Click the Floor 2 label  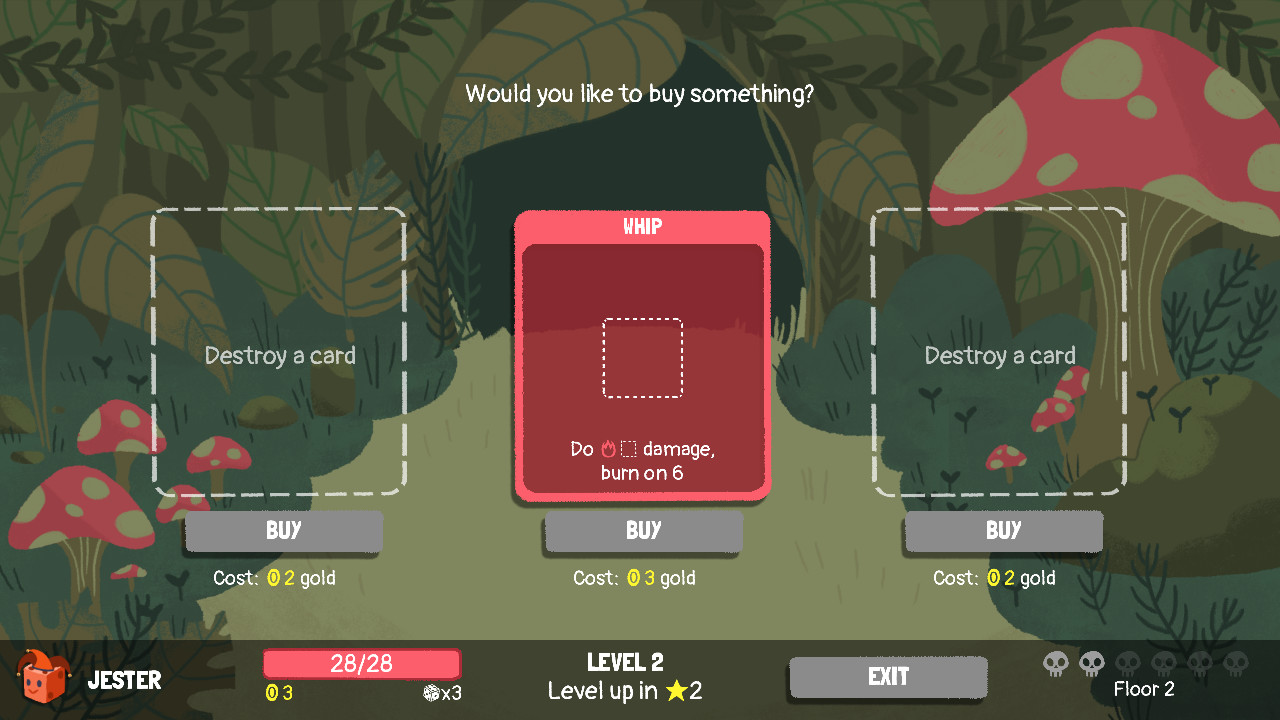coord(1144,689)
